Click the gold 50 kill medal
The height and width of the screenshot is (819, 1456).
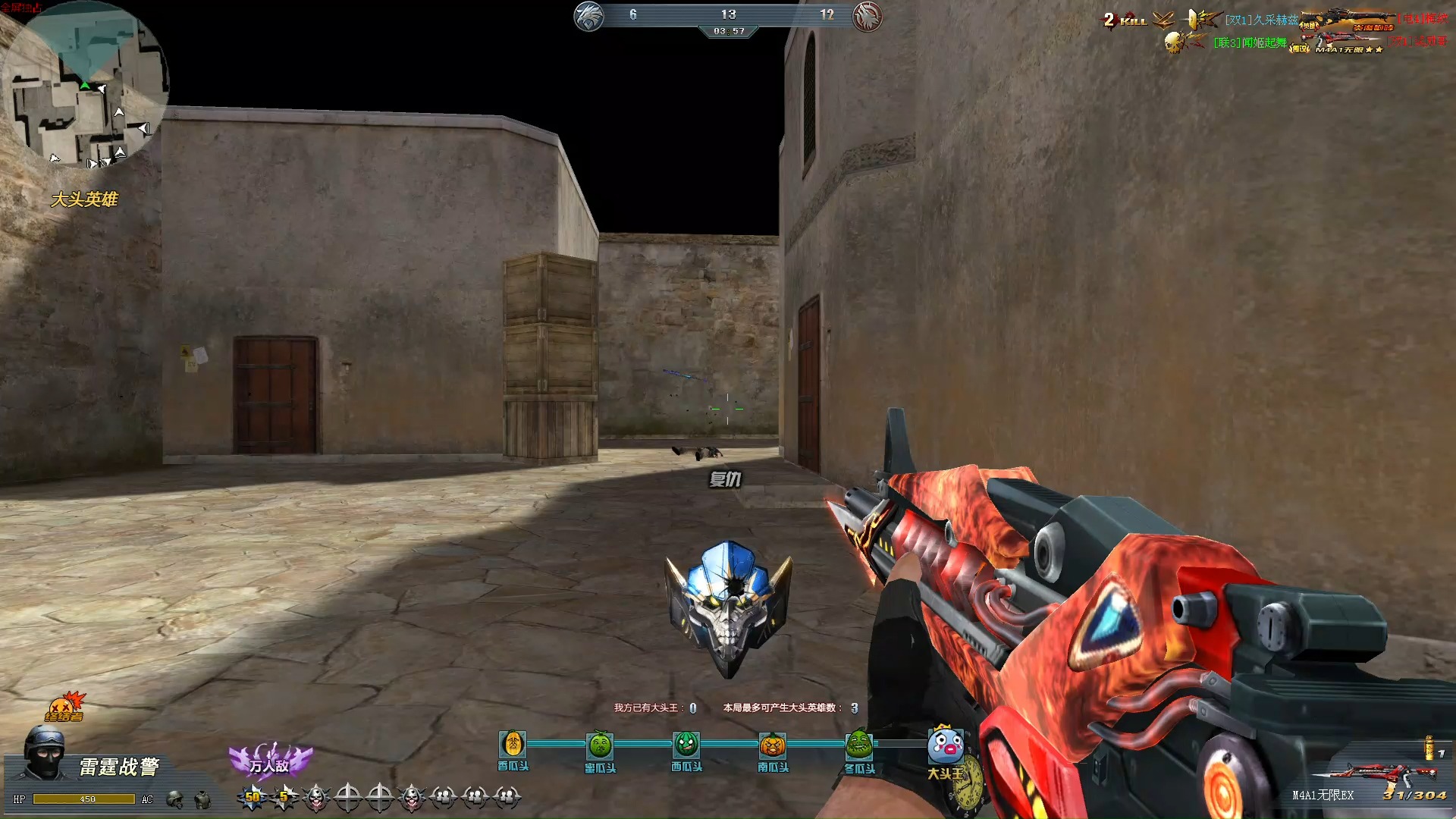[x=253, y=796]
